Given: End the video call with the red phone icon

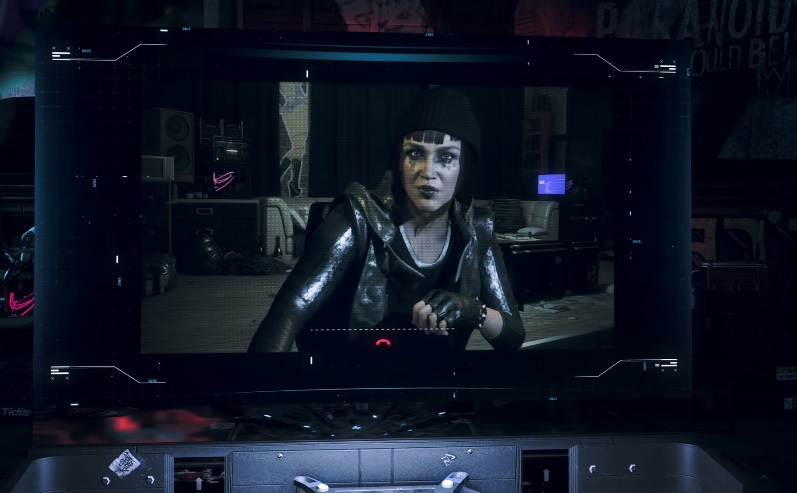Looking at the screenshot, I should (384, 343).
